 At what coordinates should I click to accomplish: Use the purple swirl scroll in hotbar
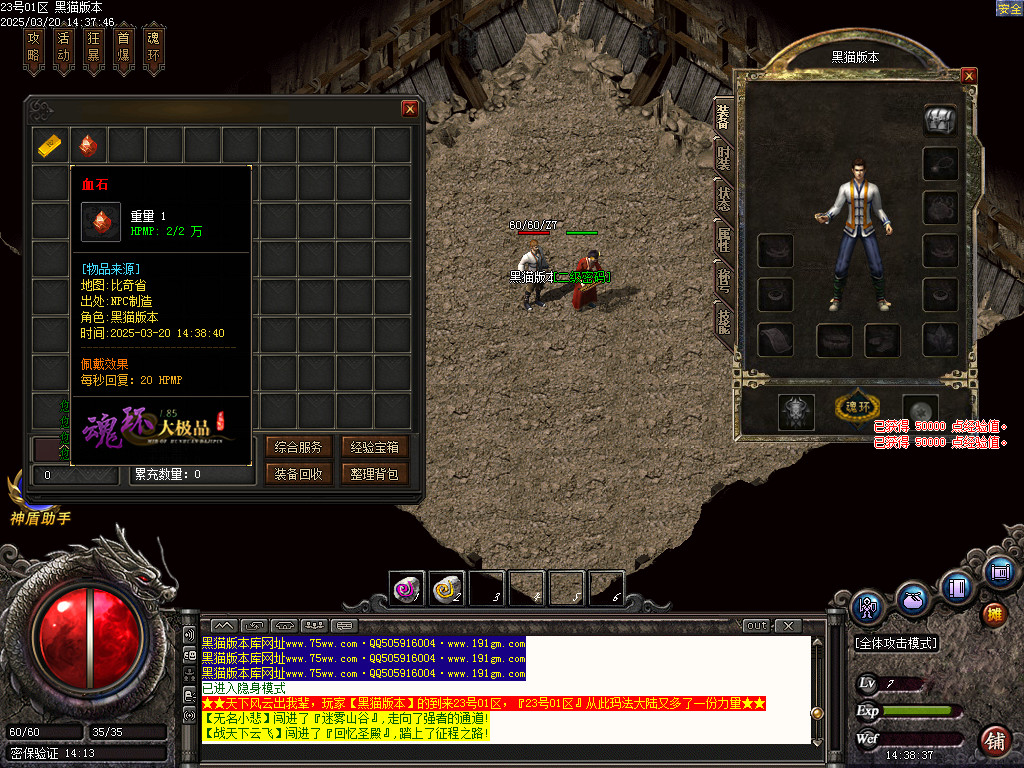[407, 589]
